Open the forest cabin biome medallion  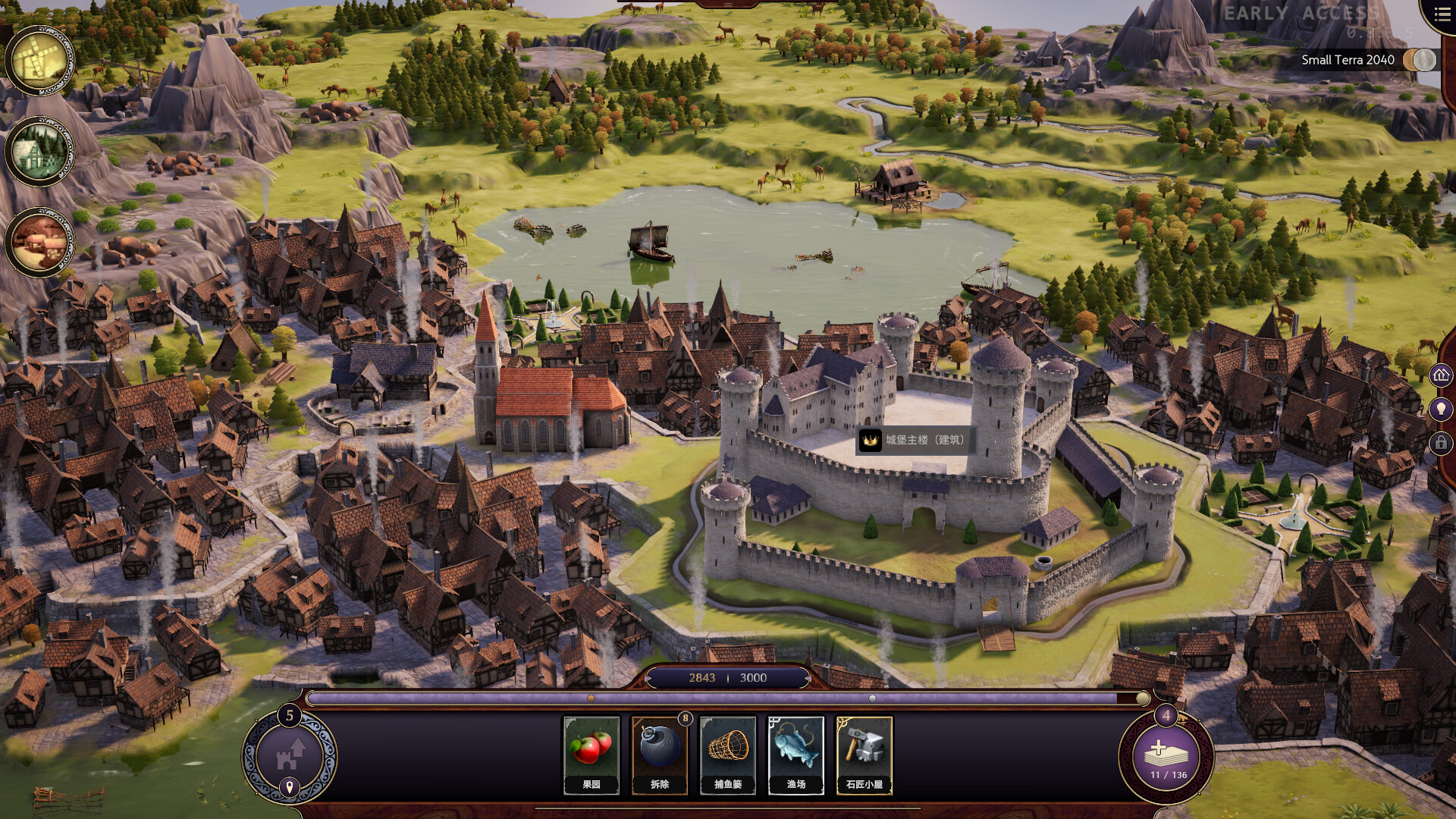(x=39, y=152)
